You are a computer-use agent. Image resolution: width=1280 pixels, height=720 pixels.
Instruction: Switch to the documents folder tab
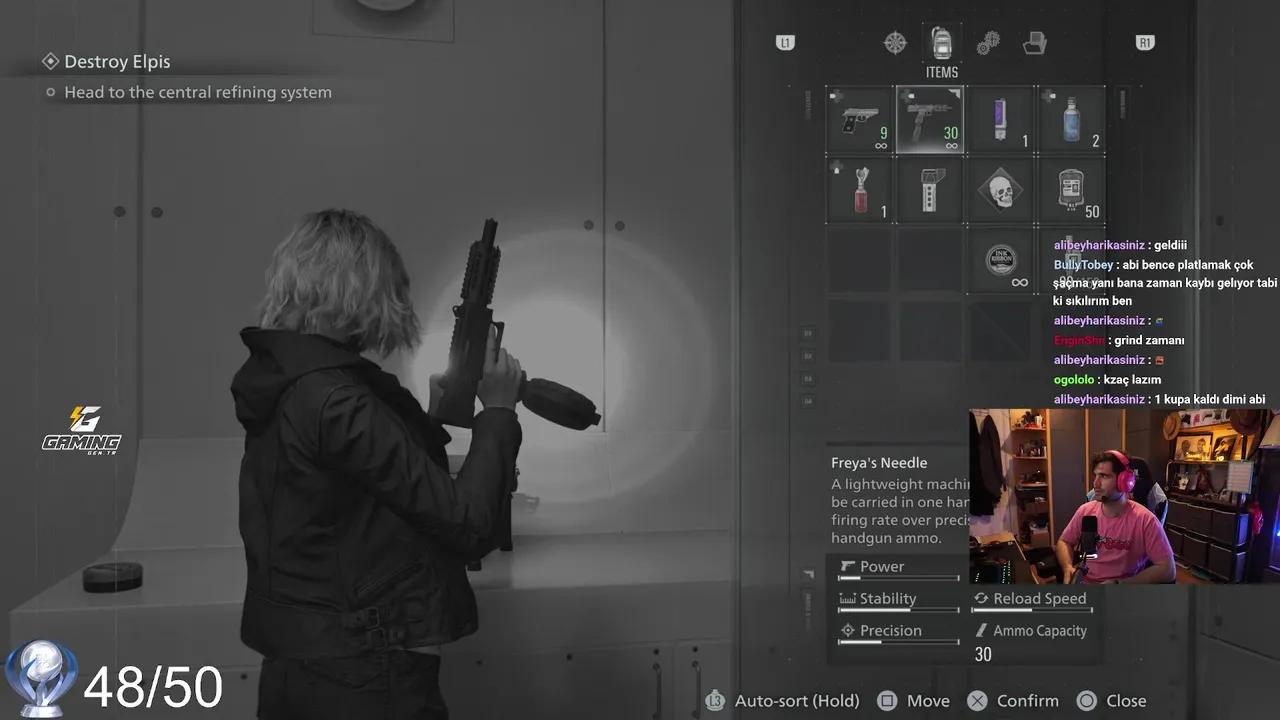[x=1035, y=42]
